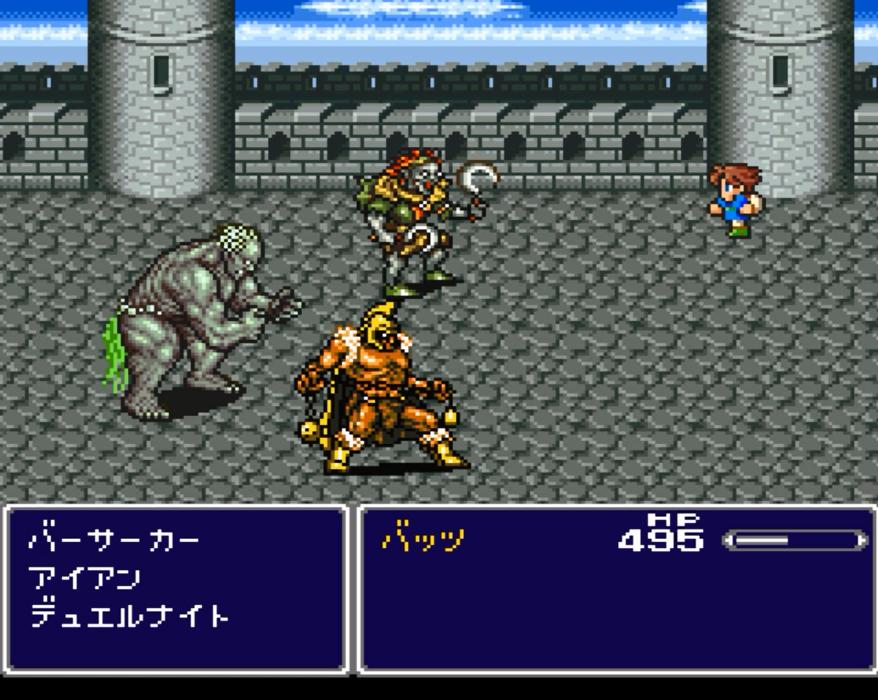Choose アイアン from the enemy list
This screenshot has width=878, height=700.
85,578
